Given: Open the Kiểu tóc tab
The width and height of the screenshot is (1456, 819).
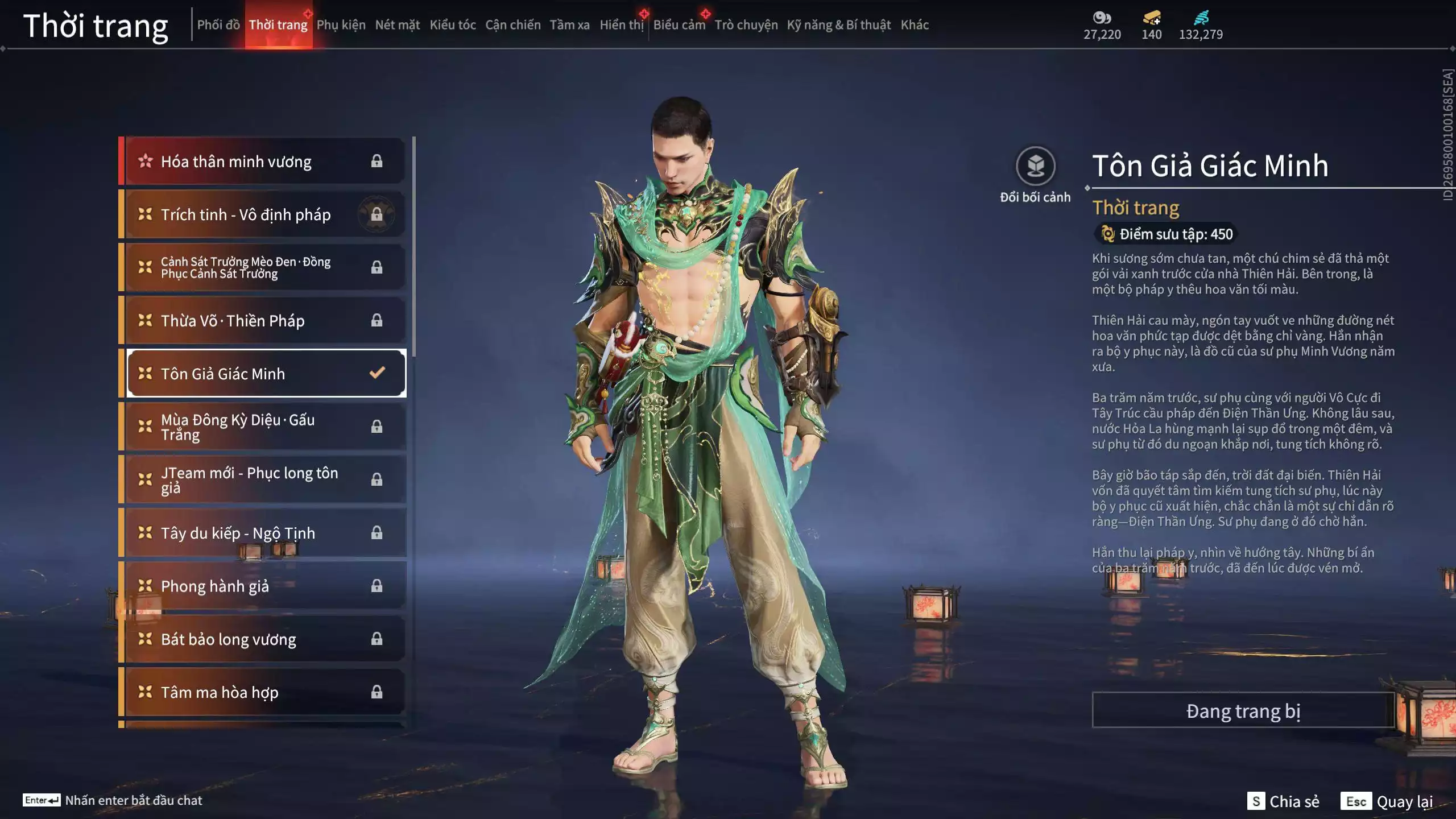Looking at the screenshot, I should [452, 25].
